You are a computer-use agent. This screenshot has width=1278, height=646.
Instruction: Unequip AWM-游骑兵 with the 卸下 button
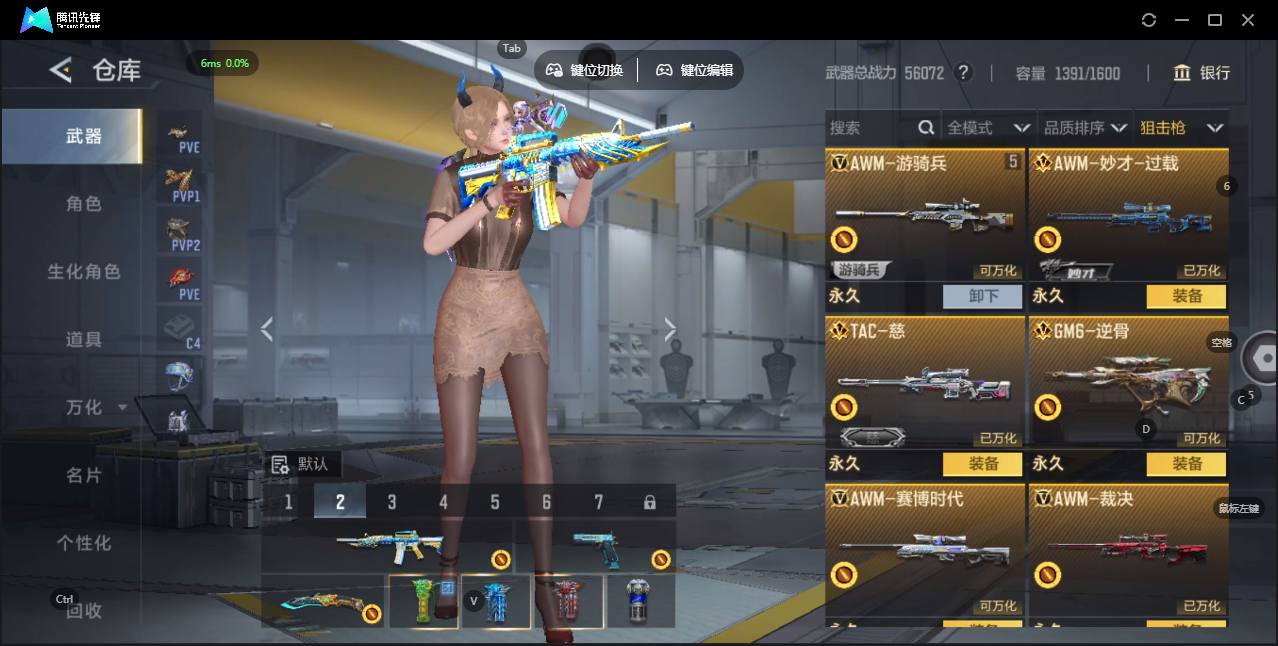(x=983, y=296)
